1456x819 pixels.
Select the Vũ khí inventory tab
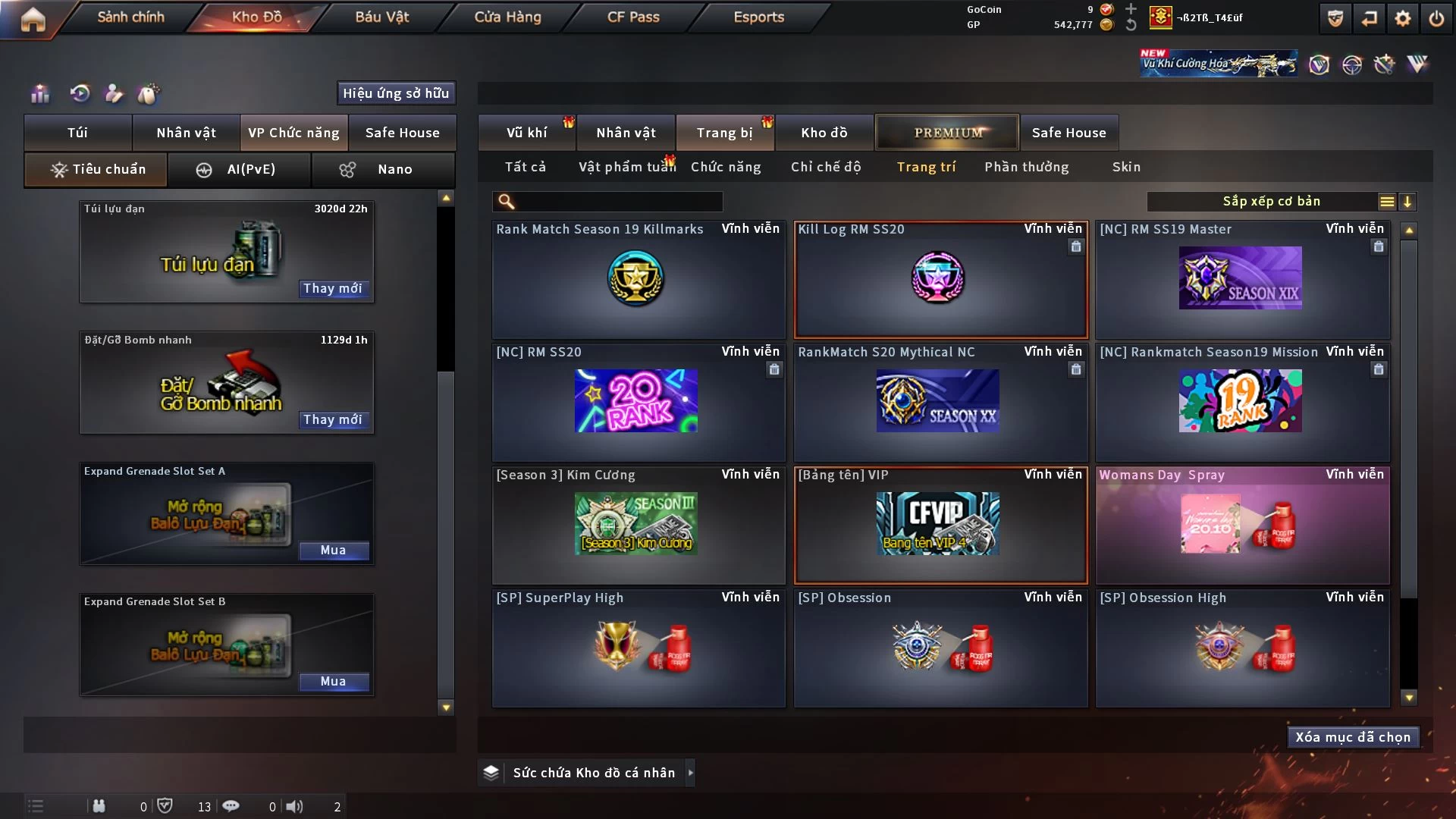tap(526, 133)
